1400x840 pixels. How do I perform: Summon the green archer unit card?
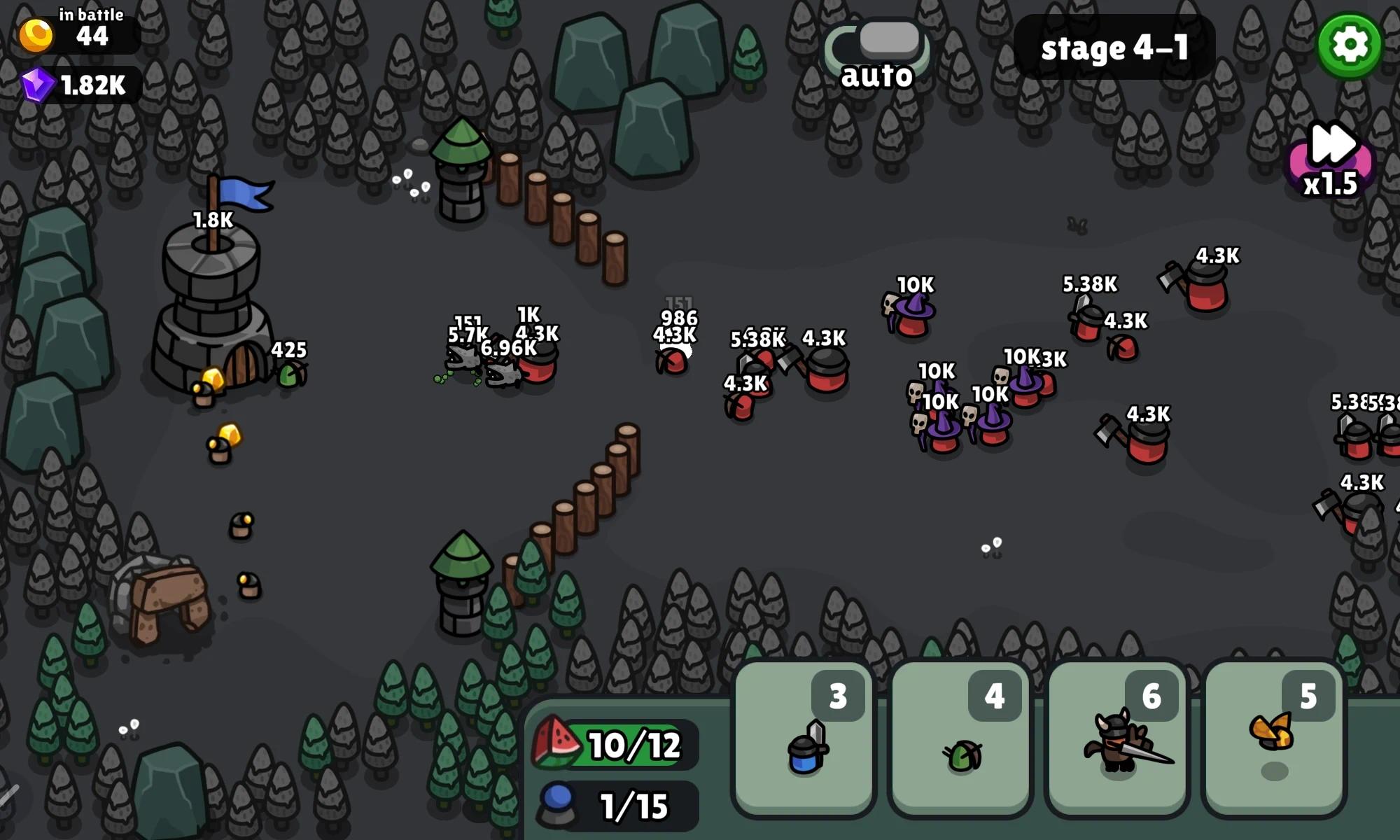pos(960,739)
